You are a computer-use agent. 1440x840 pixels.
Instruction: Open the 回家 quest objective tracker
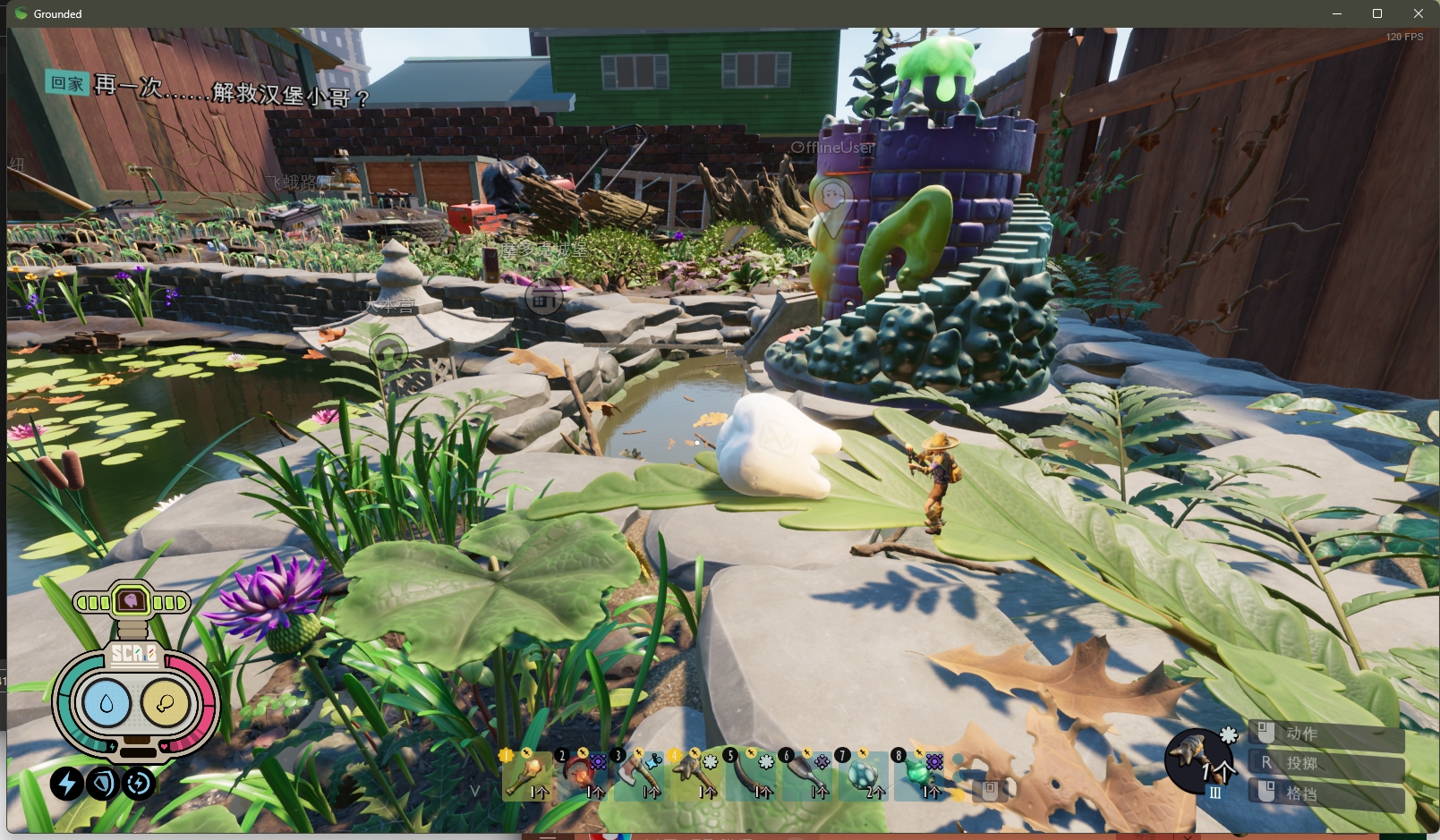[x=67, y=83]
